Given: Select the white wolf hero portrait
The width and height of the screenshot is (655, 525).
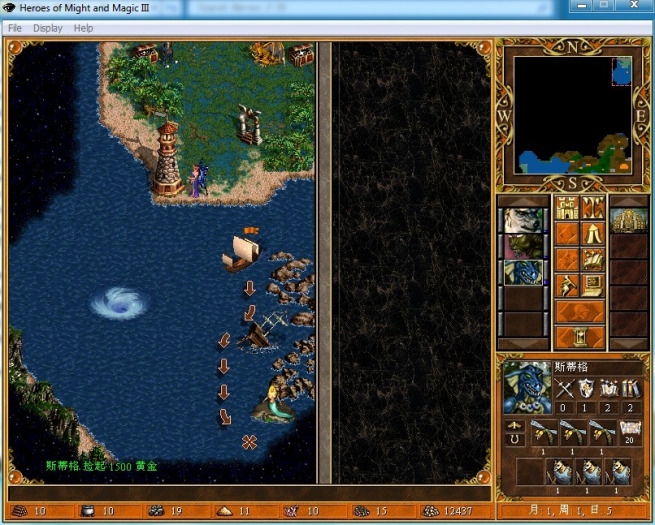Looking at the screenshot, I should point(522,220).
